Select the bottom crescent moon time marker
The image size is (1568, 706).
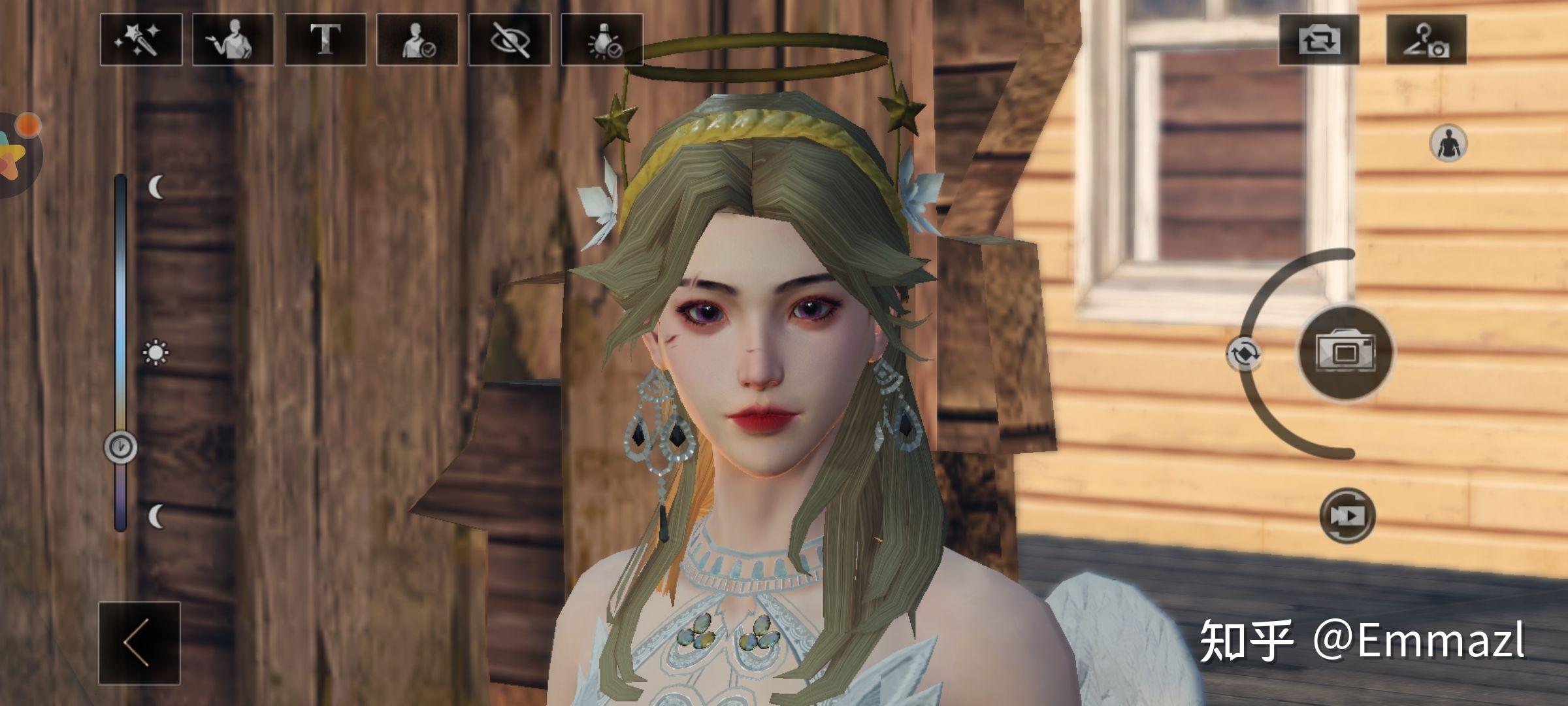coord(156,517)
